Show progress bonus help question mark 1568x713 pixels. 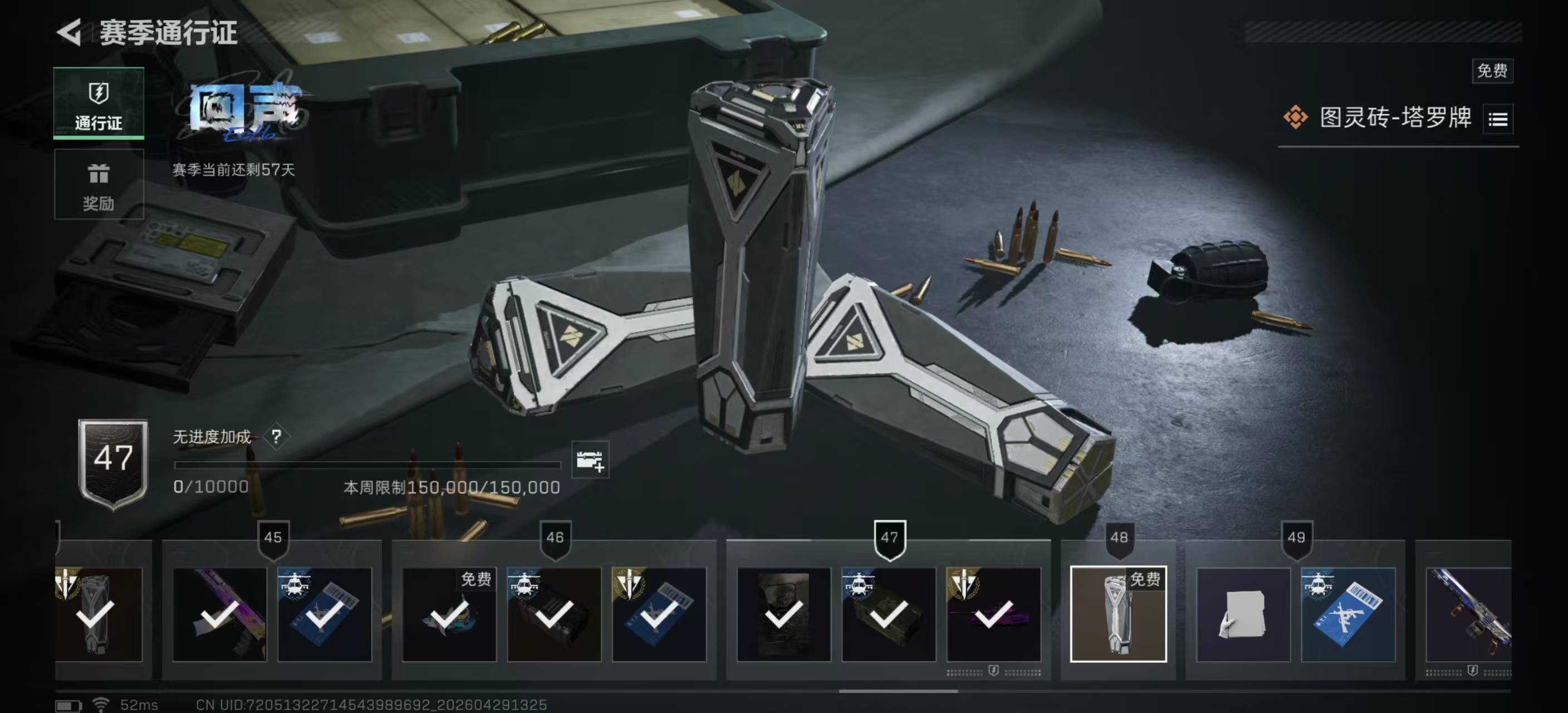click(x=276, y=437)
